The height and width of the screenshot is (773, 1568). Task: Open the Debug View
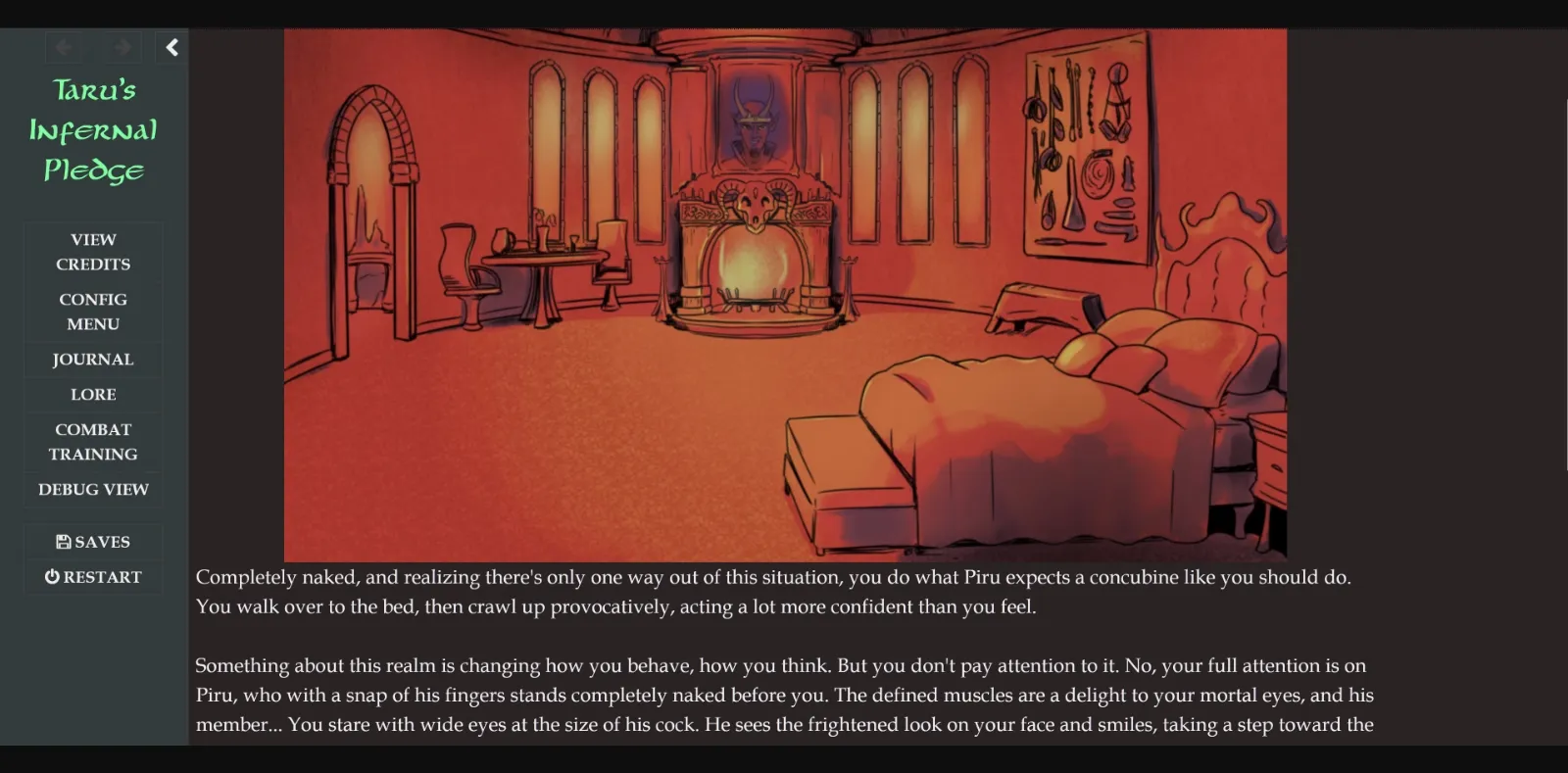coord(92,489)
